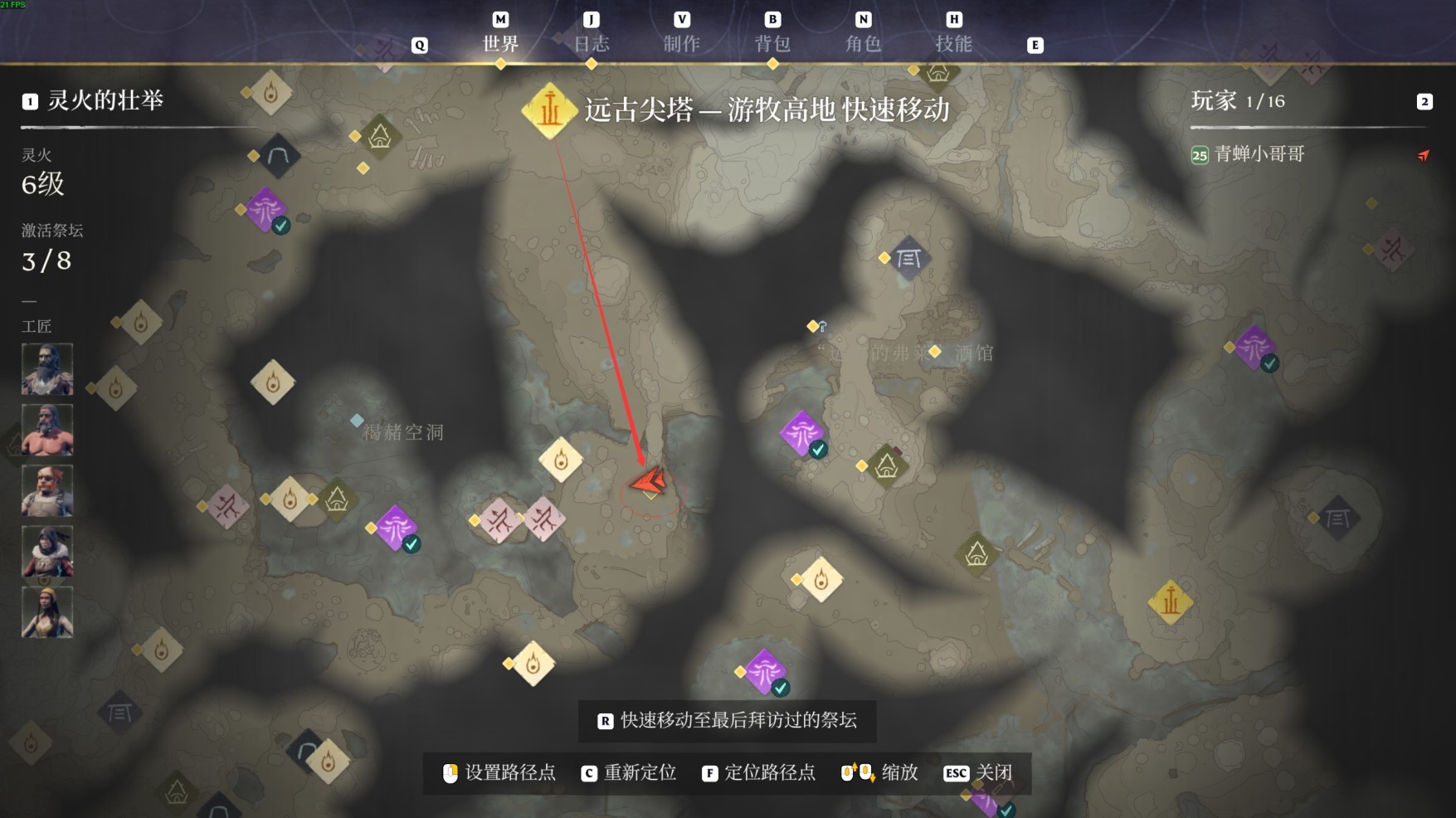The image size is (1456, 818).
Task: Open the 背包 backpack tab
Action: 772,43
